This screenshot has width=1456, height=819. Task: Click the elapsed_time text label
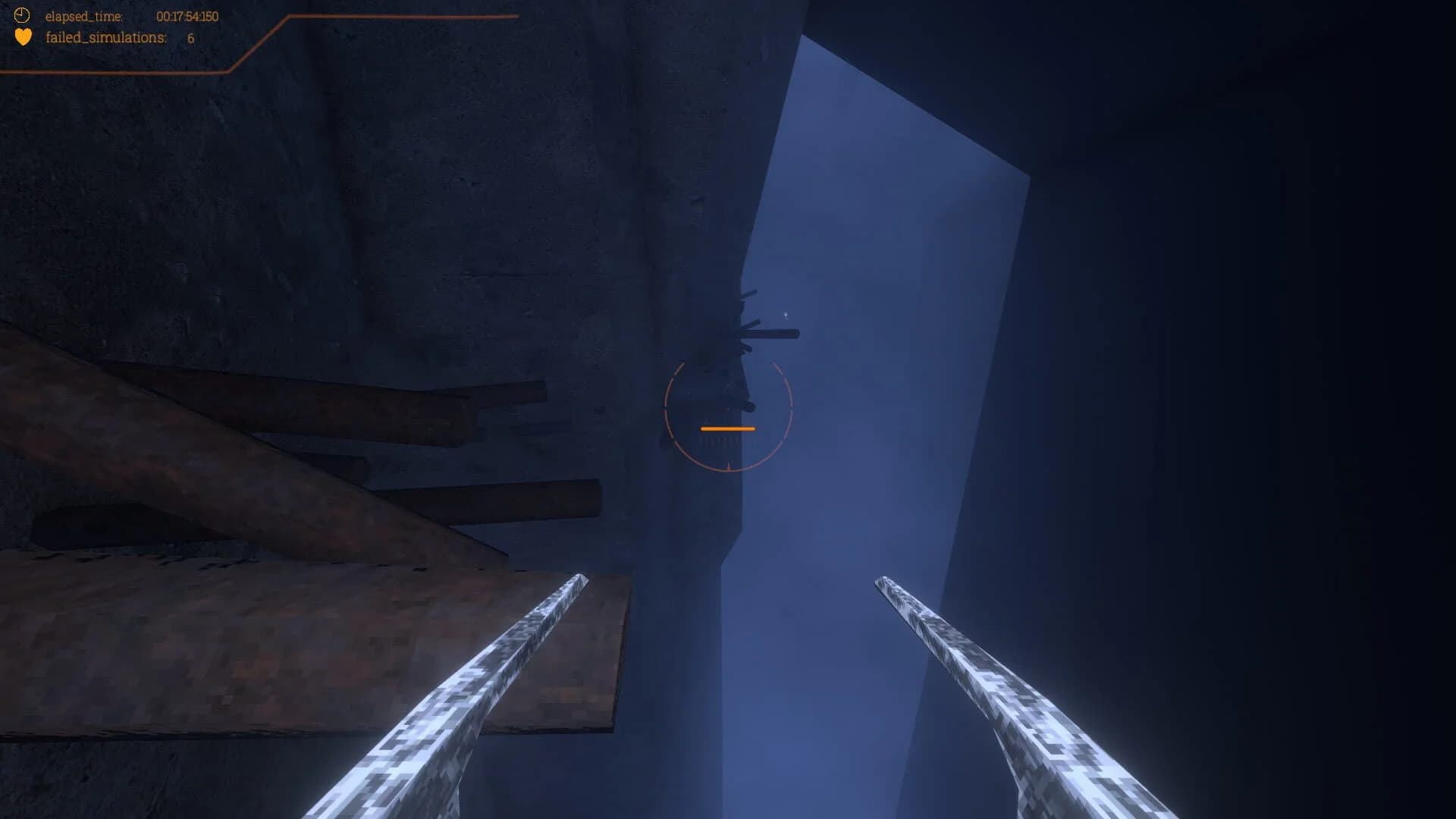tap(83, 14)
